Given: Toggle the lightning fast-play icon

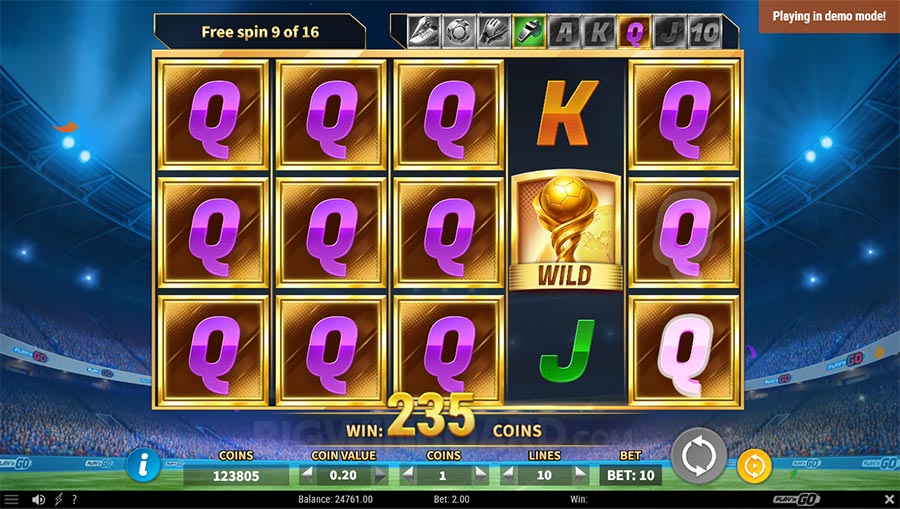Looking at the screenshot, I should pos(58,499).
